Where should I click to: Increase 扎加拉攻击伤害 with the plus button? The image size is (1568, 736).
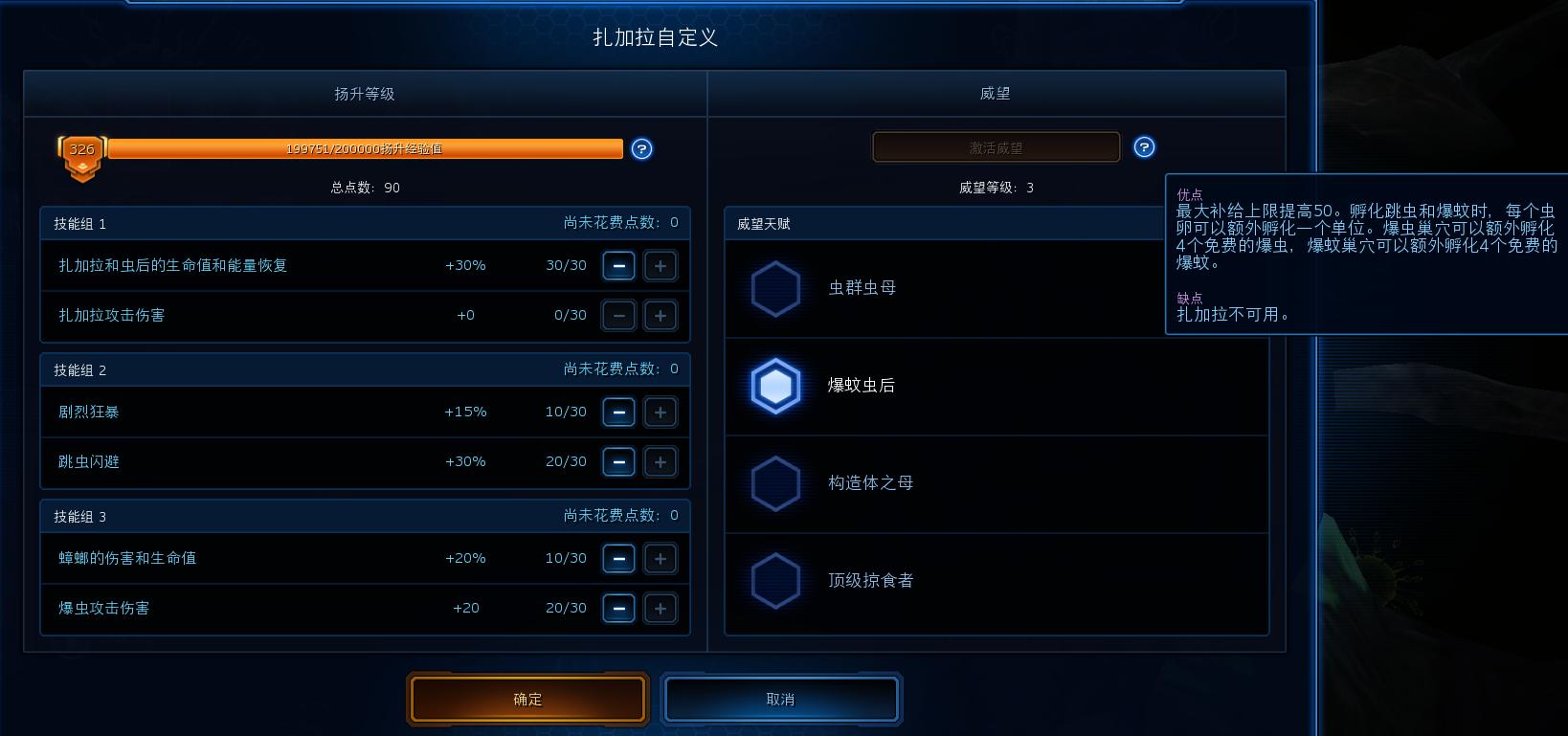click(x=661, y=315)
